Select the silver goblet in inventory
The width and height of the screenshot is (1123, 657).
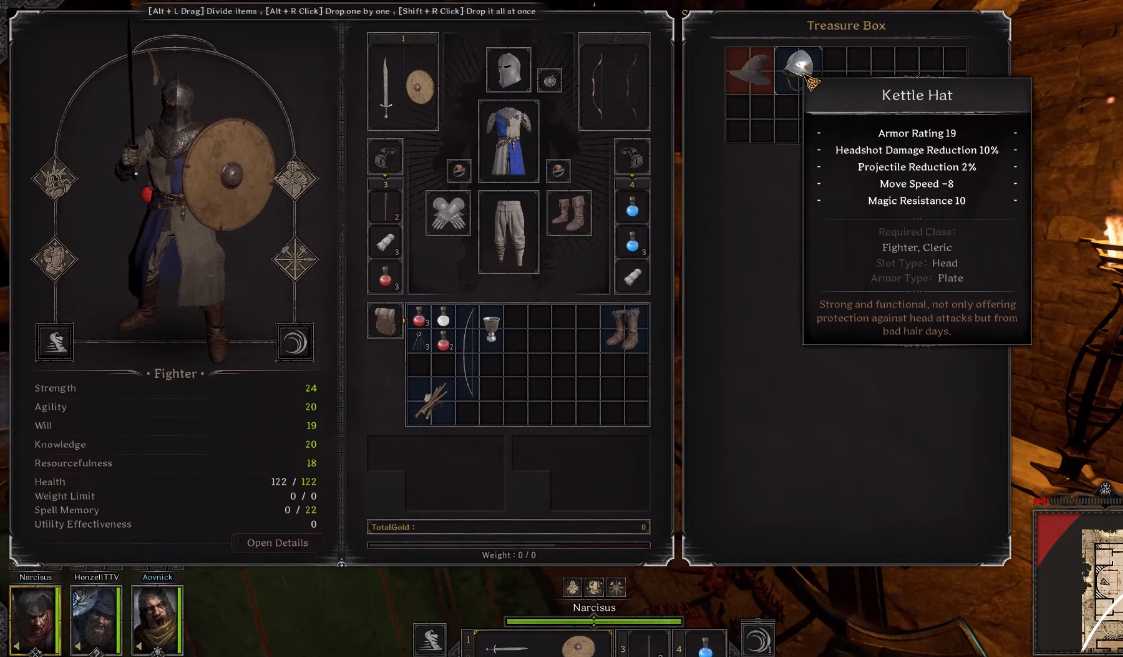pos(490,328)
